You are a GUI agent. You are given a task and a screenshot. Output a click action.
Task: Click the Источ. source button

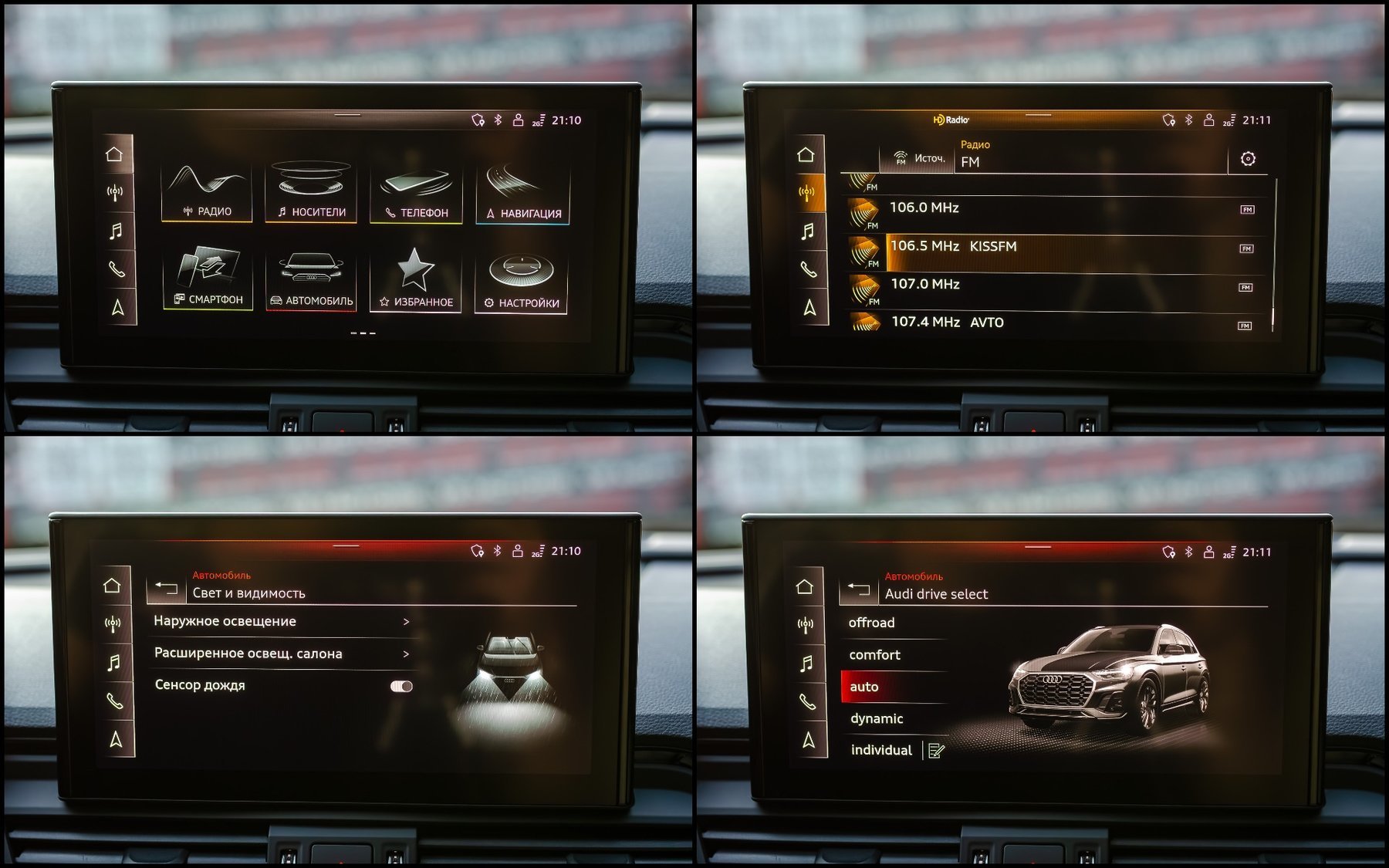click(918, 159)
